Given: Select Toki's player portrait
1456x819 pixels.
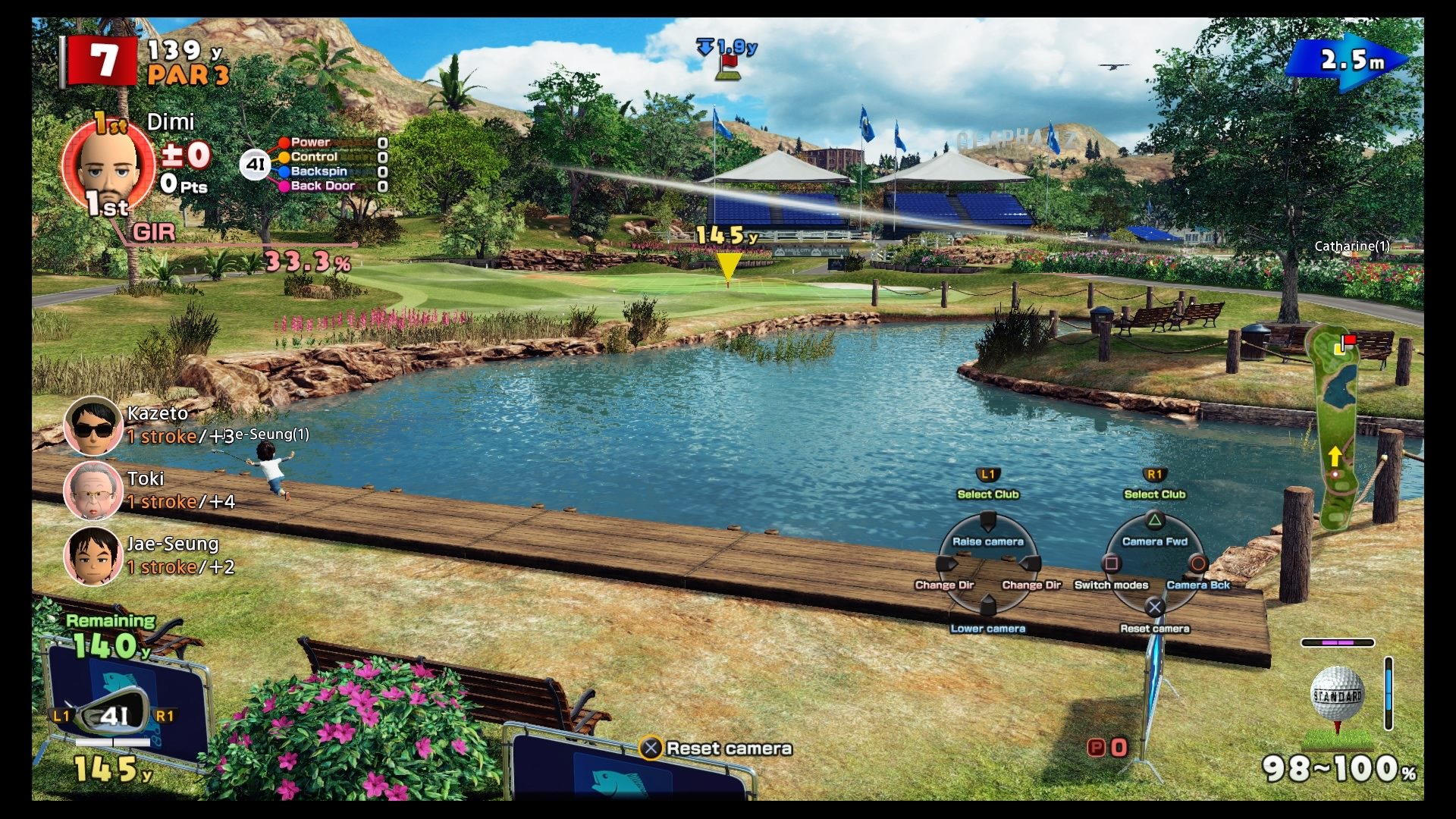Looking at the screenshot, I should pos(93,491).
